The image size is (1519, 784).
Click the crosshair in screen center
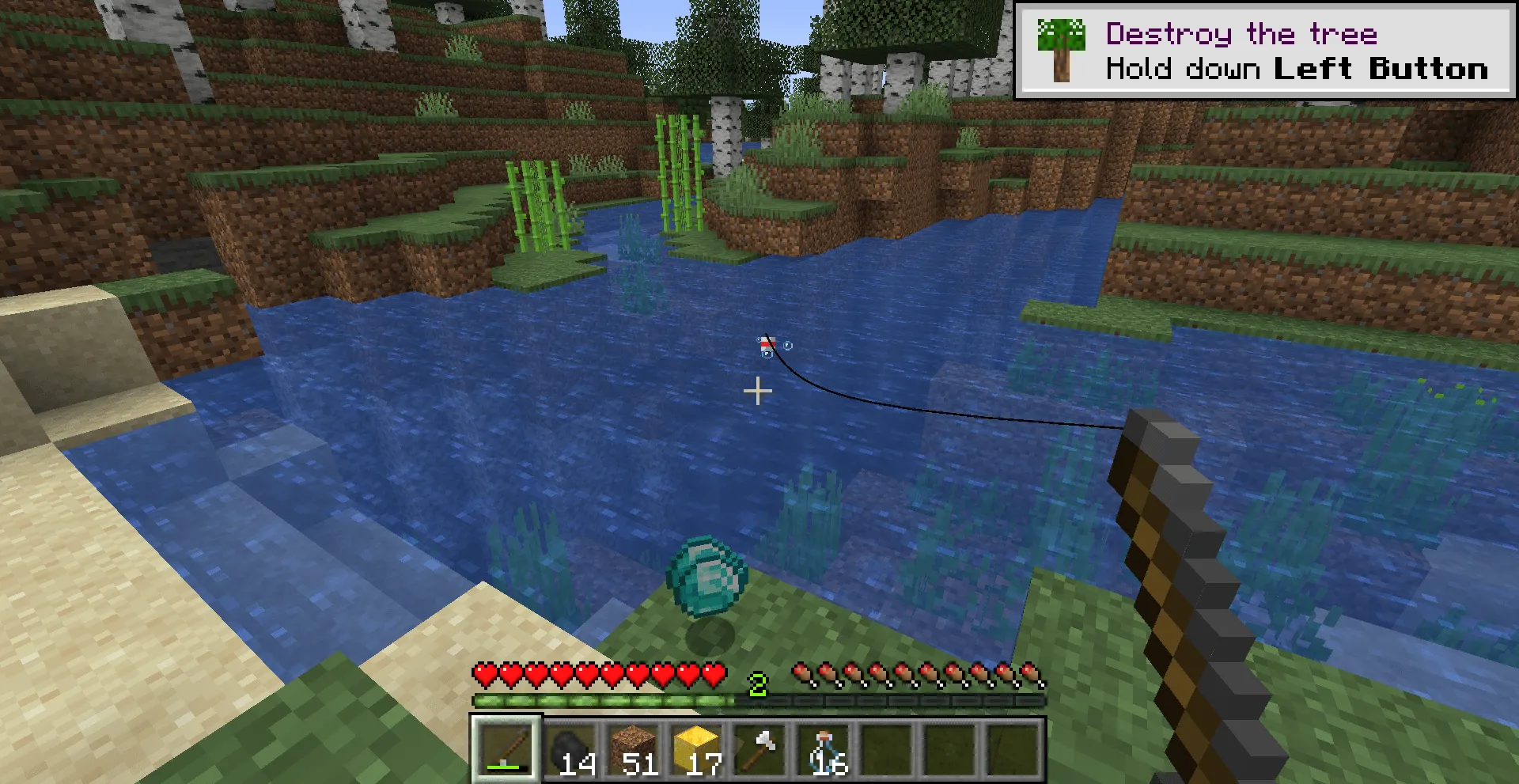tap(759, 392)
